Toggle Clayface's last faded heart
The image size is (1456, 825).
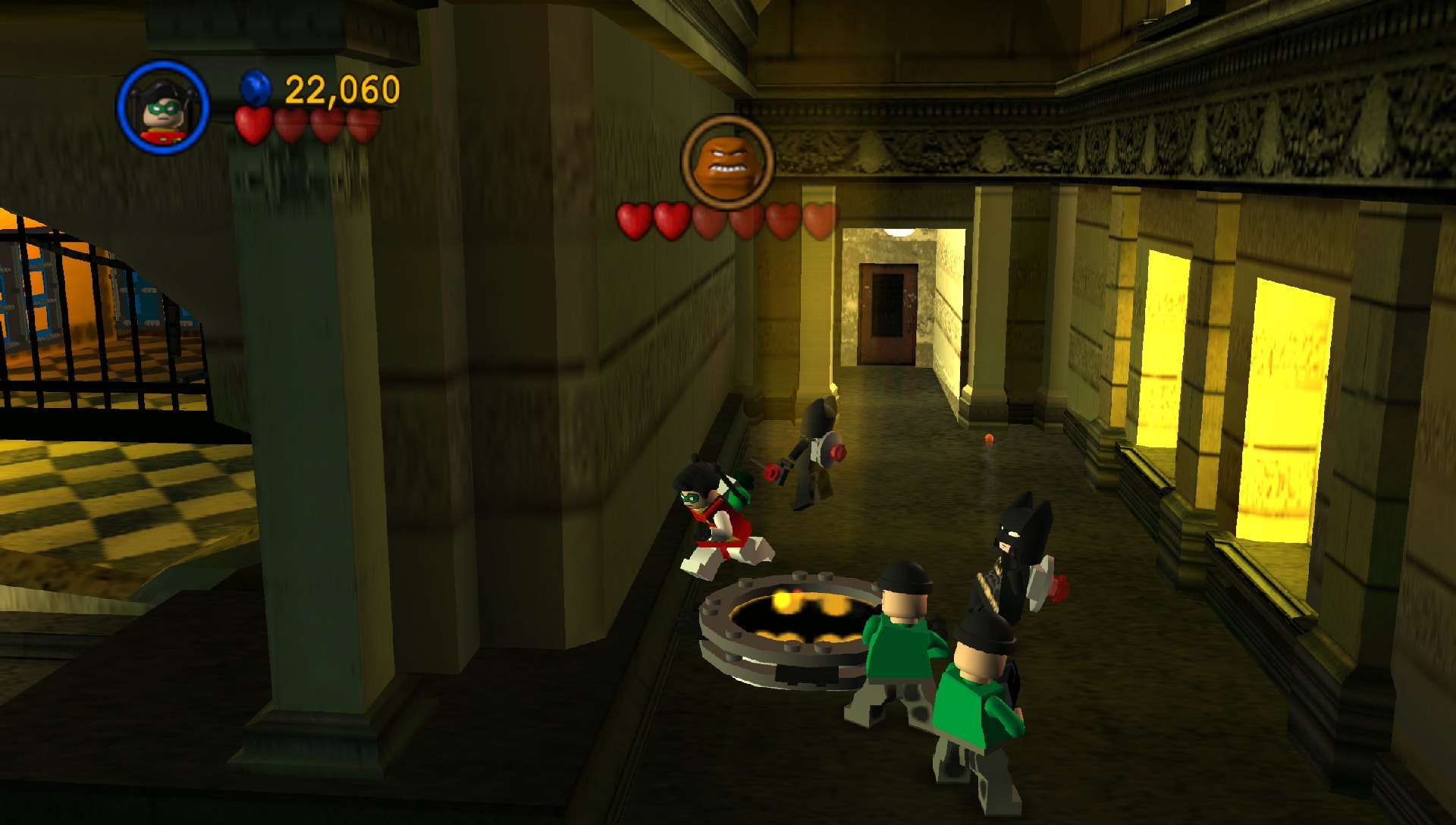[821, 222]
